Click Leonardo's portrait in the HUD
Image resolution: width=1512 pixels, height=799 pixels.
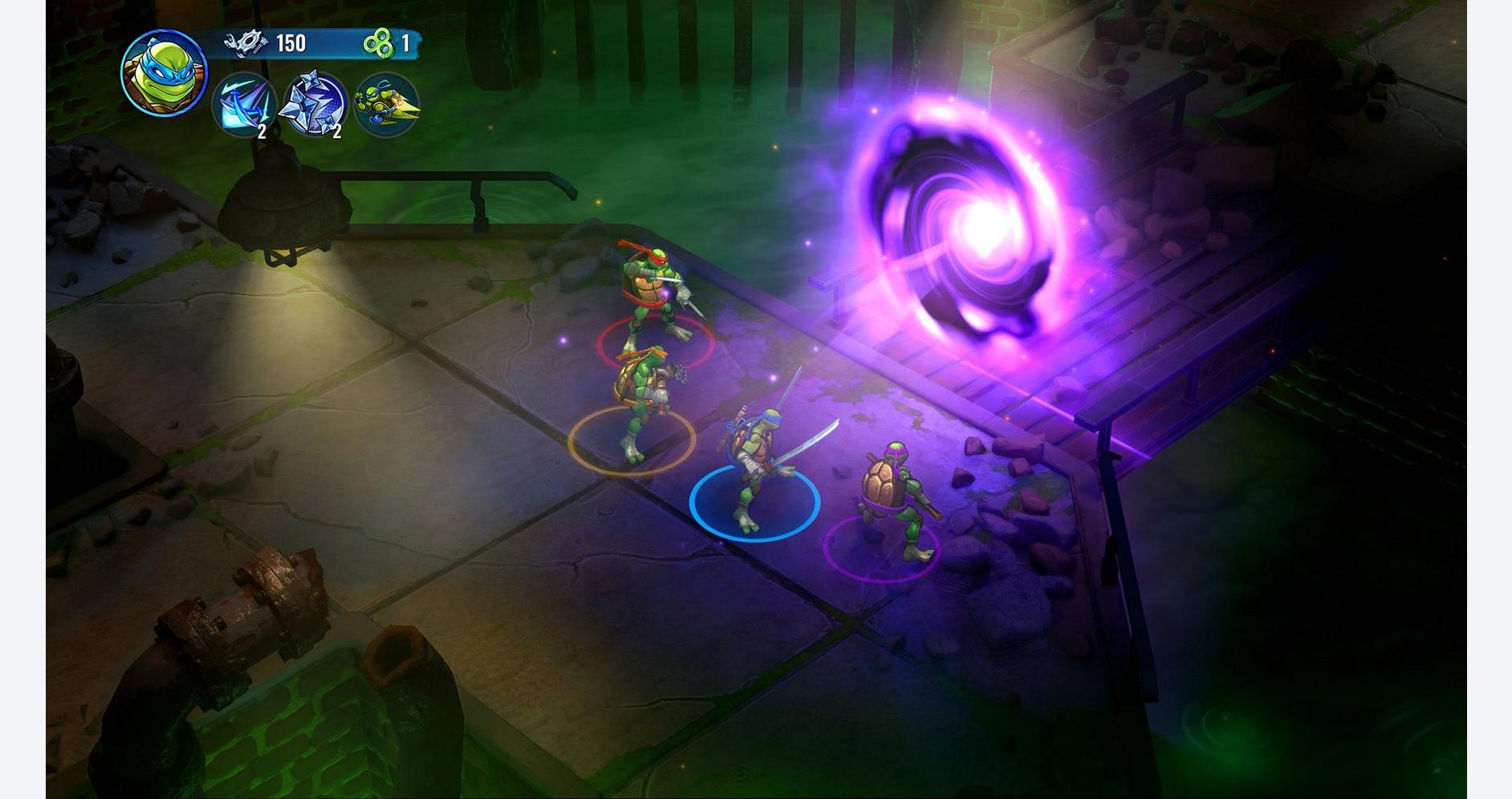click(x=164, y=74)
